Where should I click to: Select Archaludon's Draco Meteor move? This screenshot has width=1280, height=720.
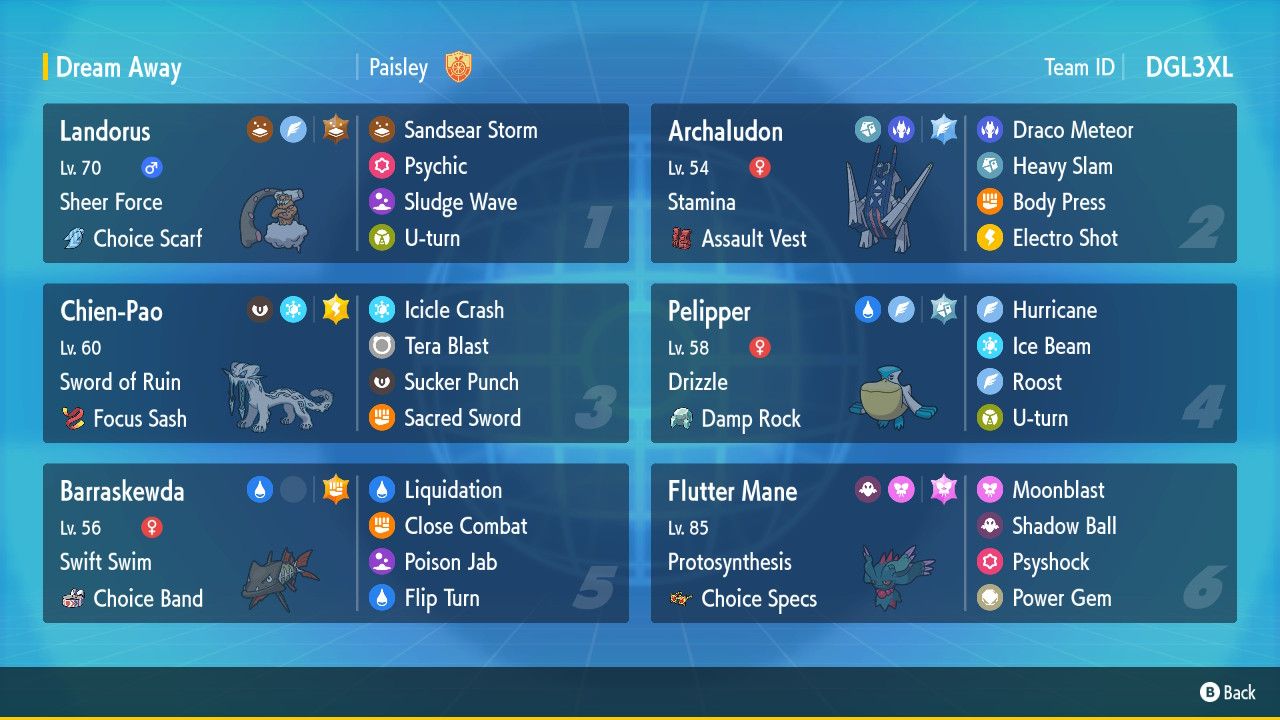click(1072, 130)
